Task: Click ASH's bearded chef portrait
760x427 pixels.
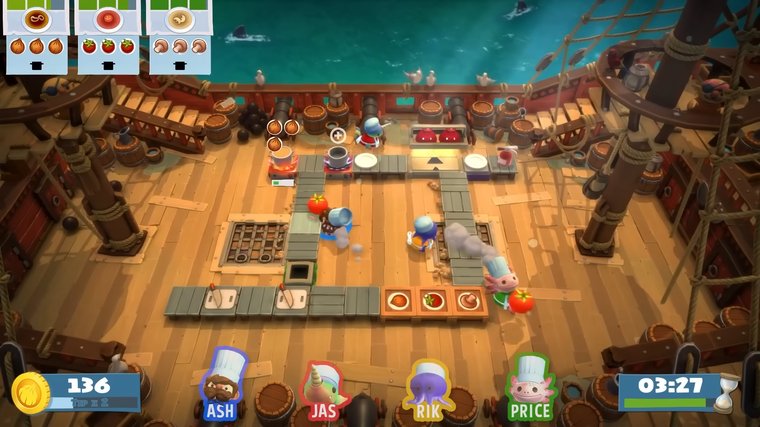Action: 224,379
